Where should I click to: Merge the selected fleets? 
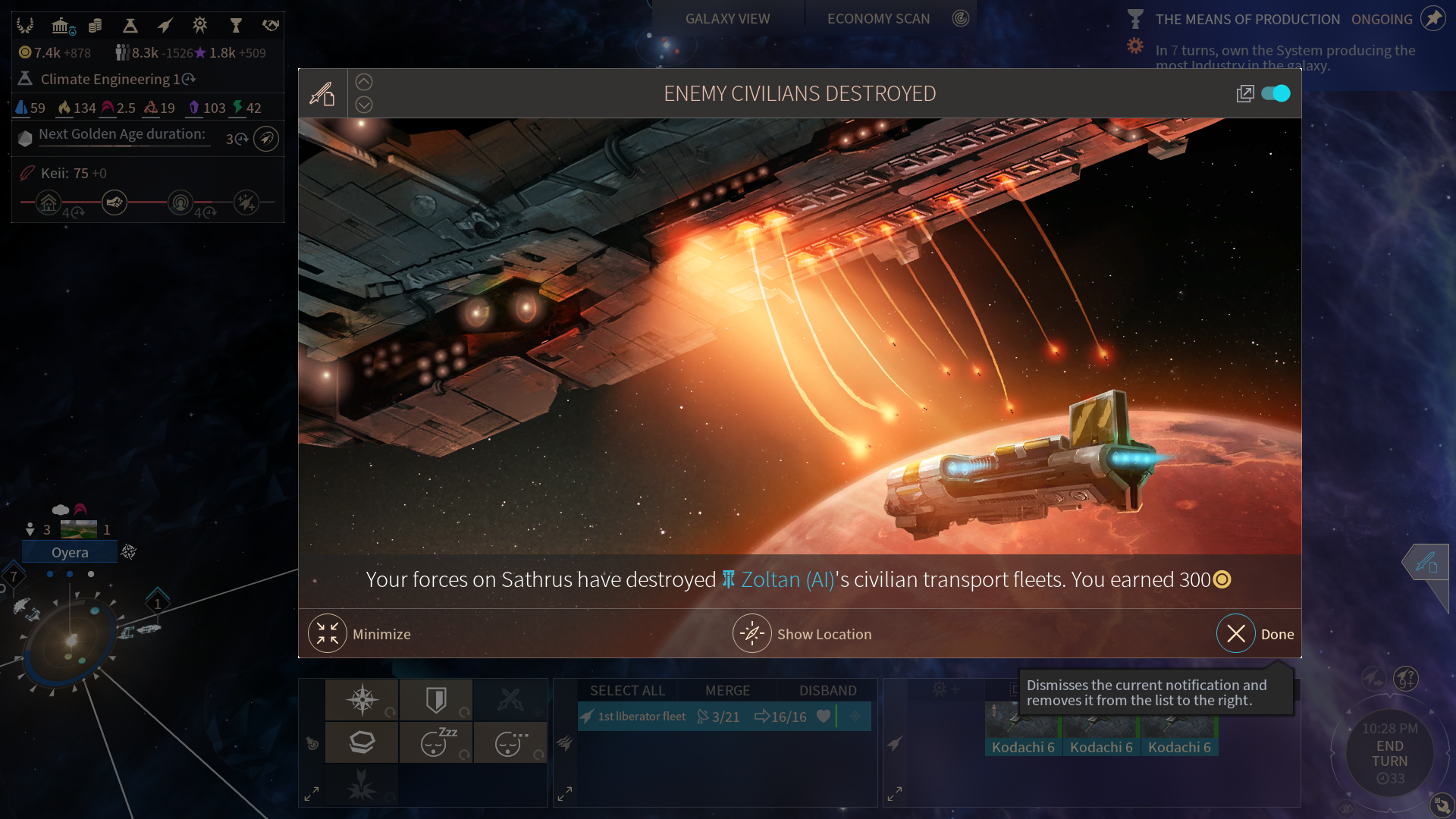pos(727,691)
